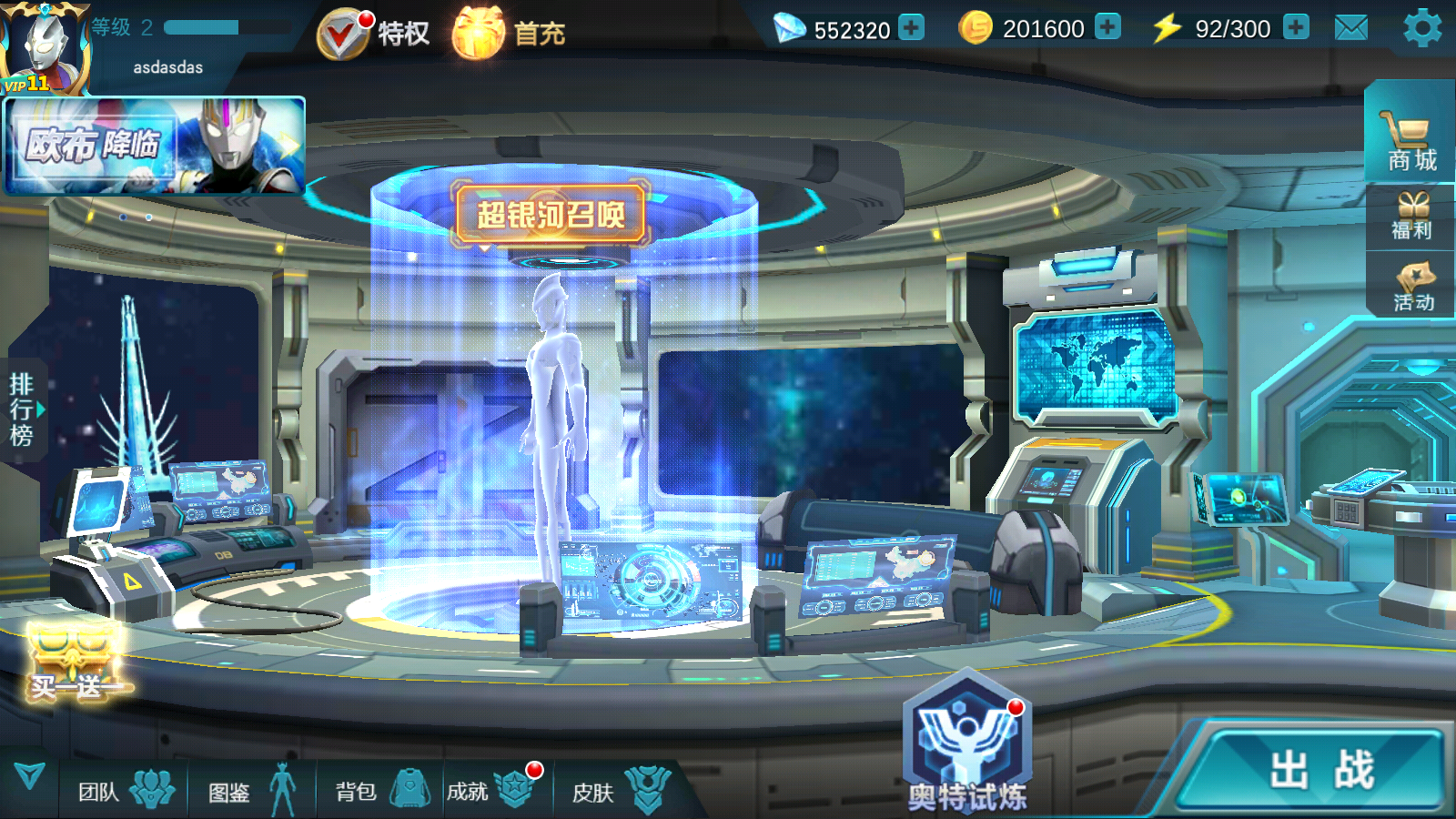Select the 欧布降临 event banner

(x=155, y=146)
